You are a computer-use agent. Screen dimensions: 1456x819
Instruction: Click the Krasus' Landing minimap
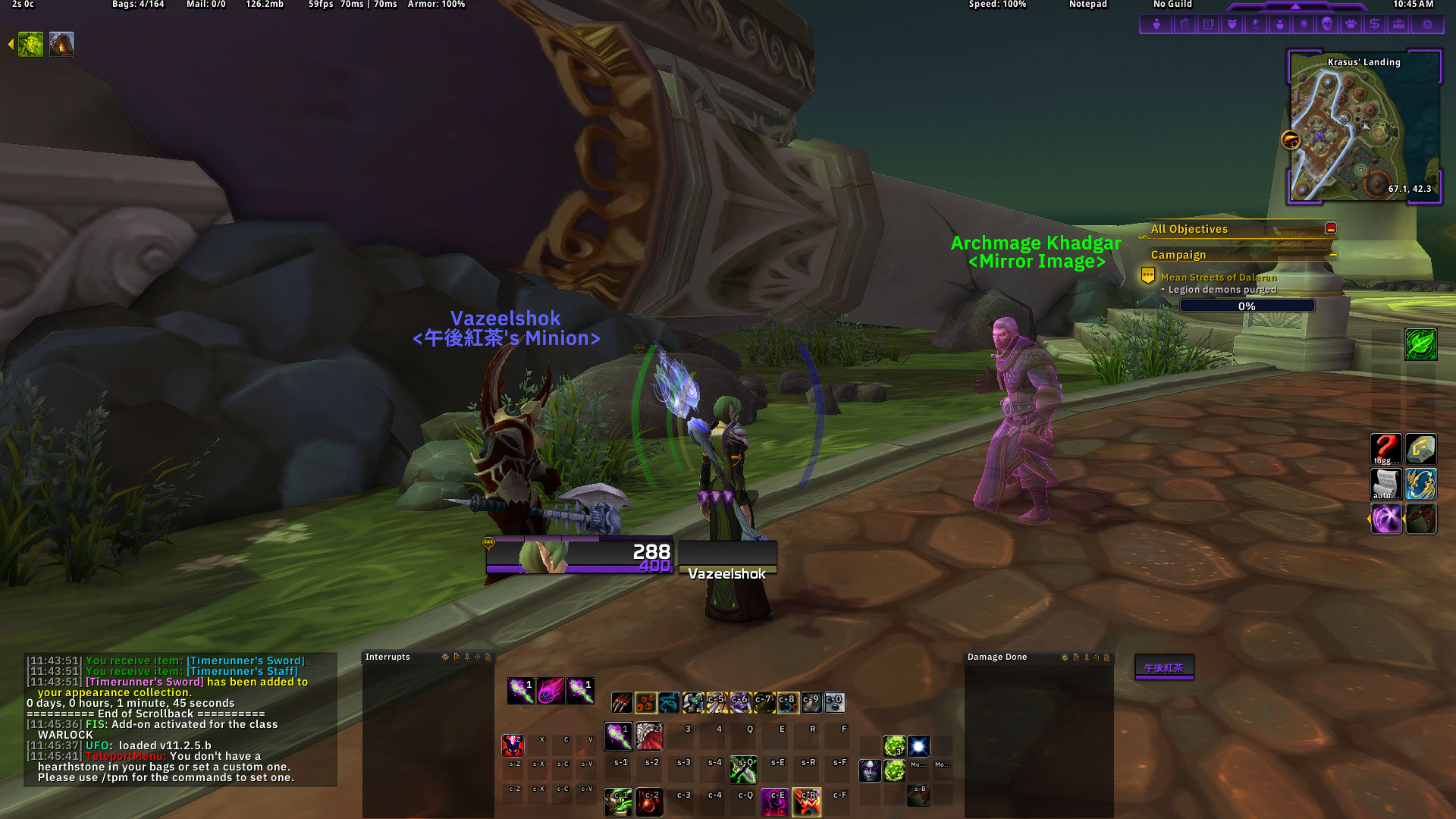coord(1363,127)
